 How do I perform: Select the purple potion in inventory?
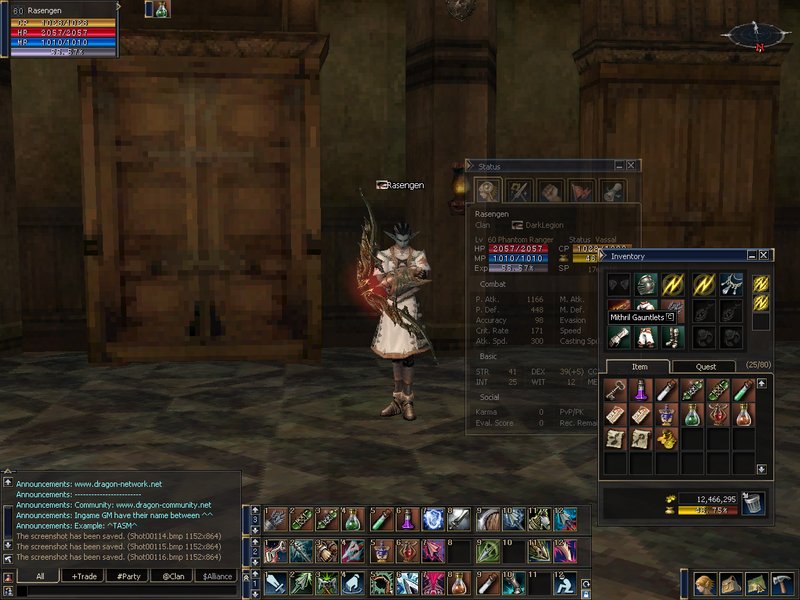tap(641, 389)
